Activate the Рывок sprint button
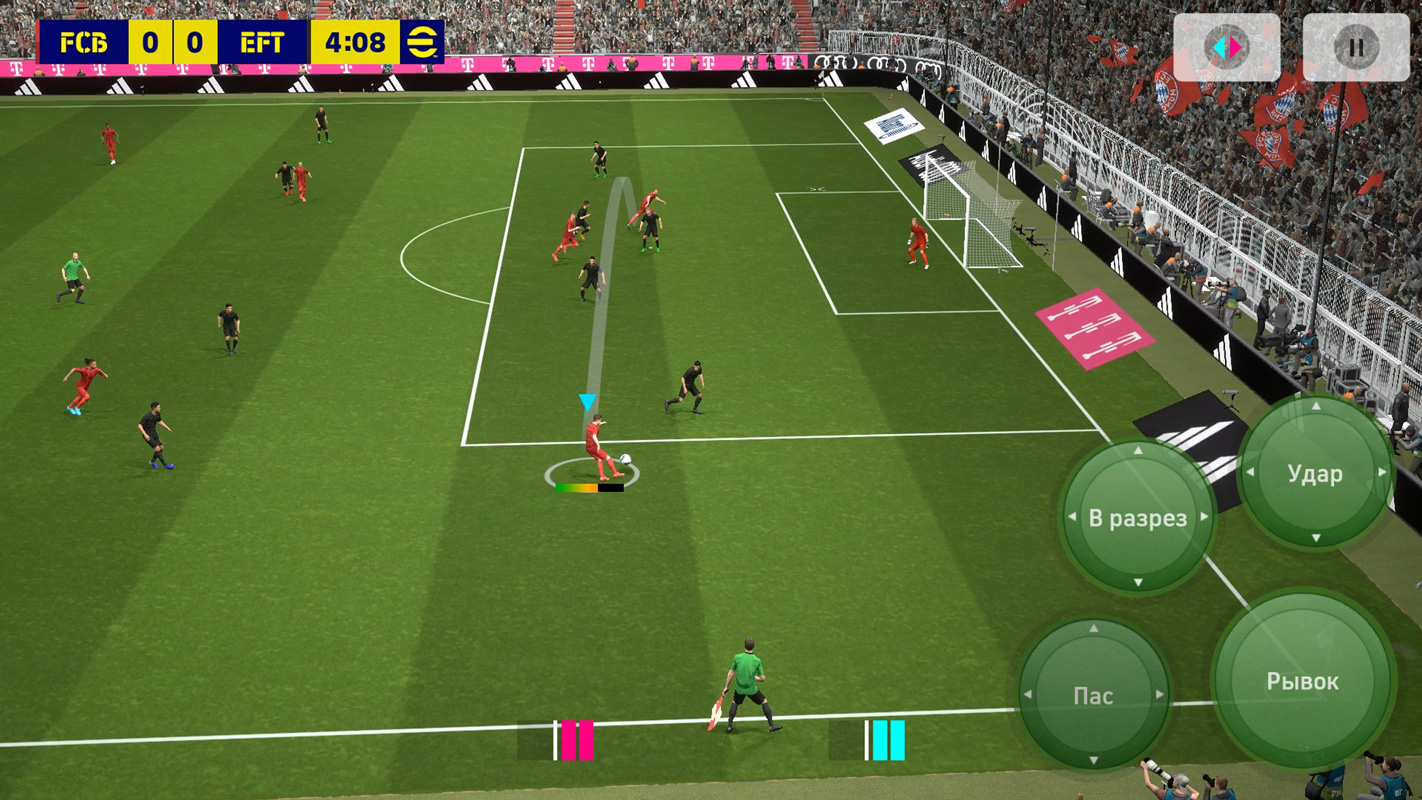The image size is (1422, 800). point(1302,682)
